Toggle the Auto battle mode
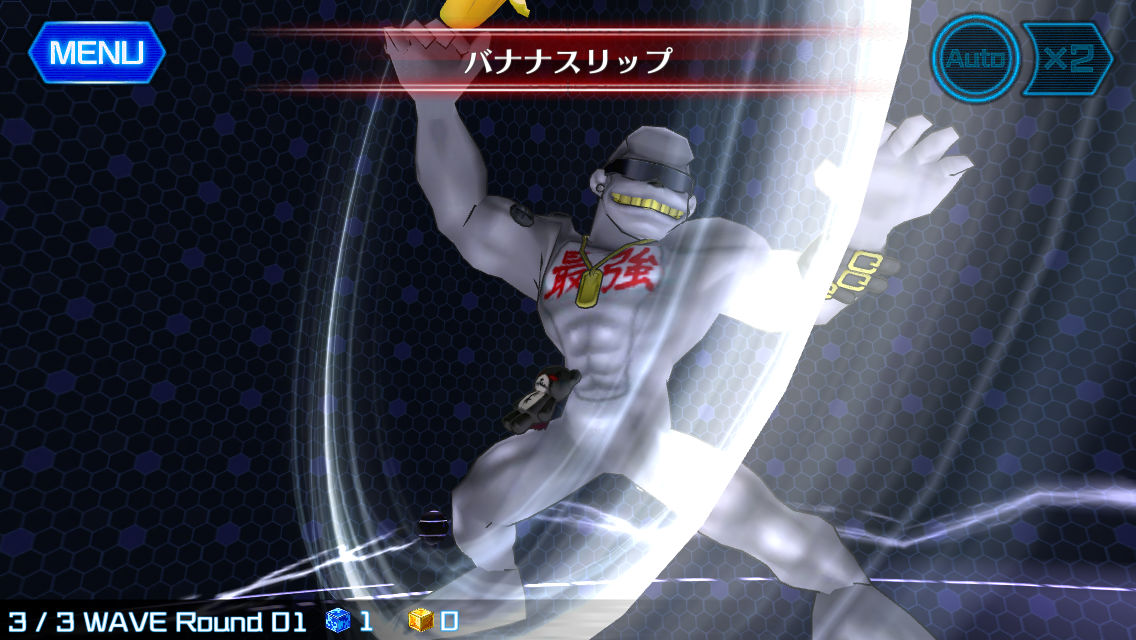Image resolution: width=1136 pixels, height=640 pixels. [x=974, y=58]
